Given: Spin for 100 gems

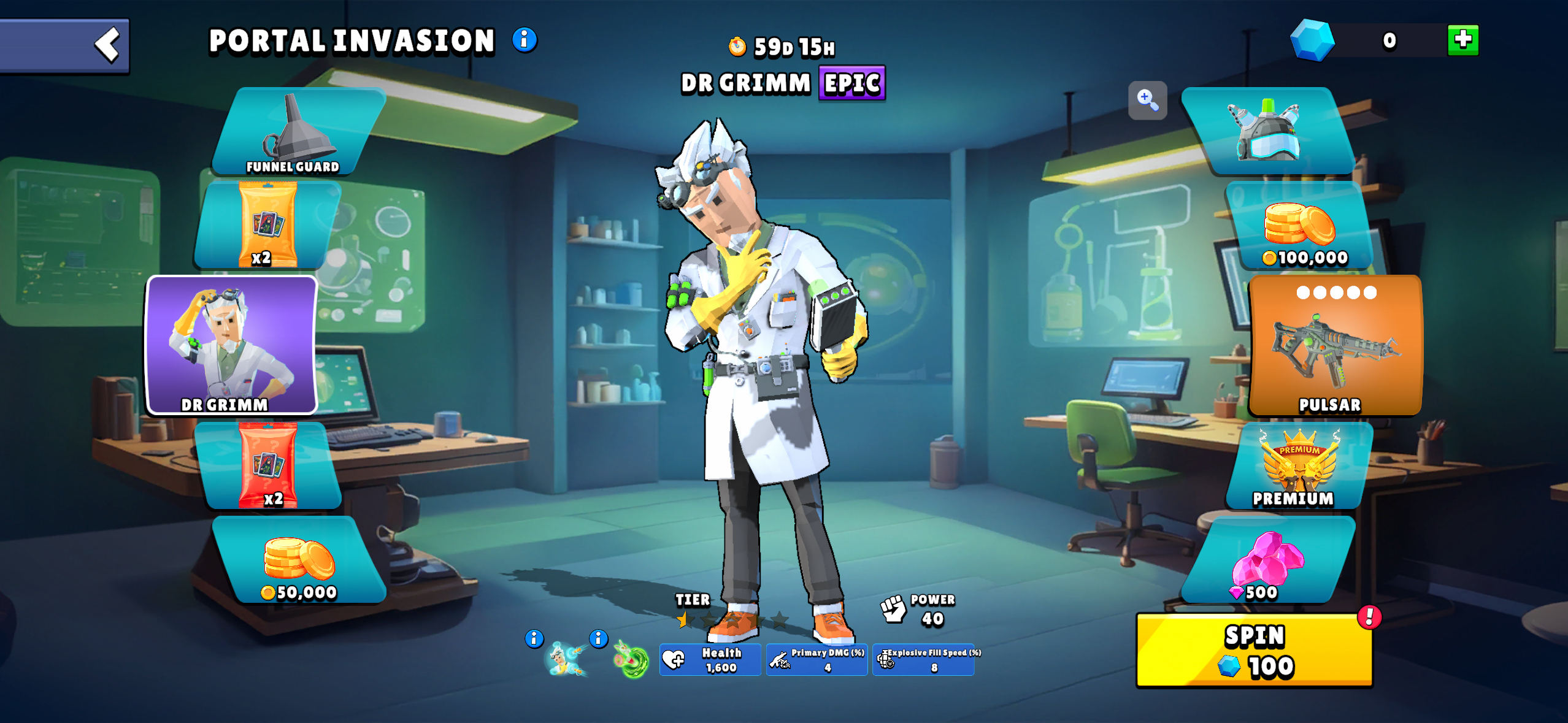Looking at the screenshot, I should click(1254, 651).
